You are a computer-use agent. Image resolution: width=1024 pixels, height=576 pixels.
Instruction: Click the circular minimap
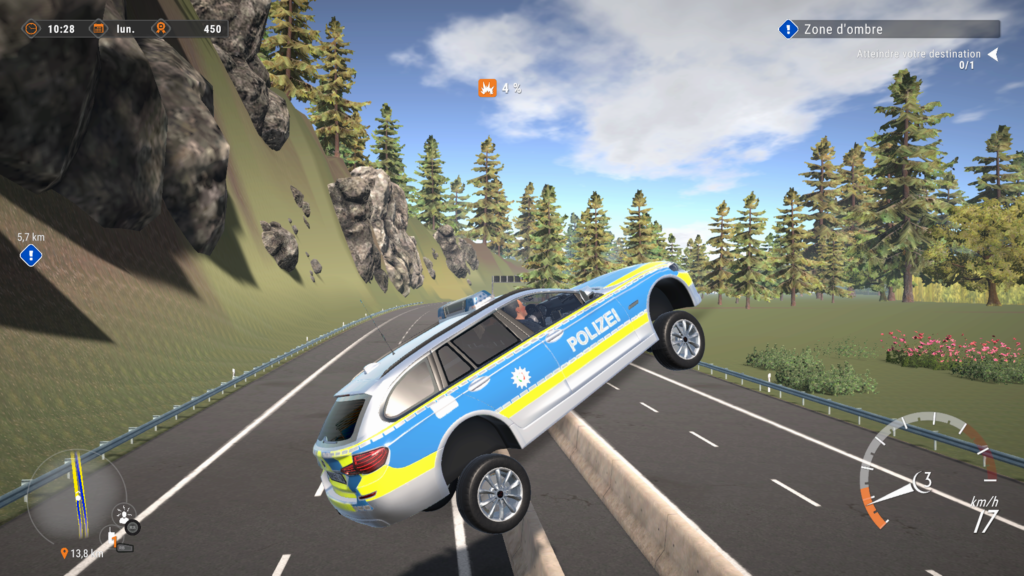(76, 496)
